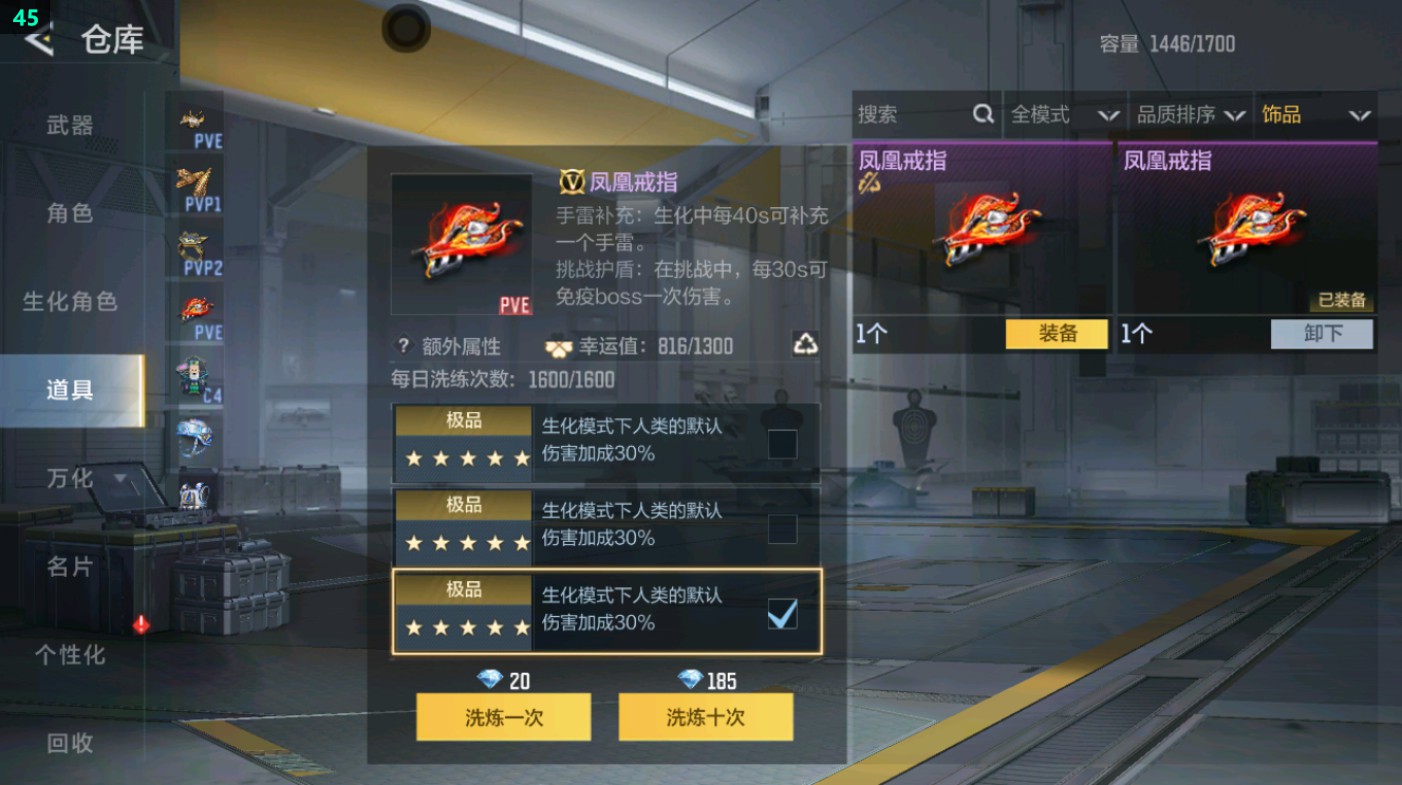Click the small lock icon on the left 凤凰戒指 card
The height and width of the screenshot is (785, 1402).
coord(868,183)
